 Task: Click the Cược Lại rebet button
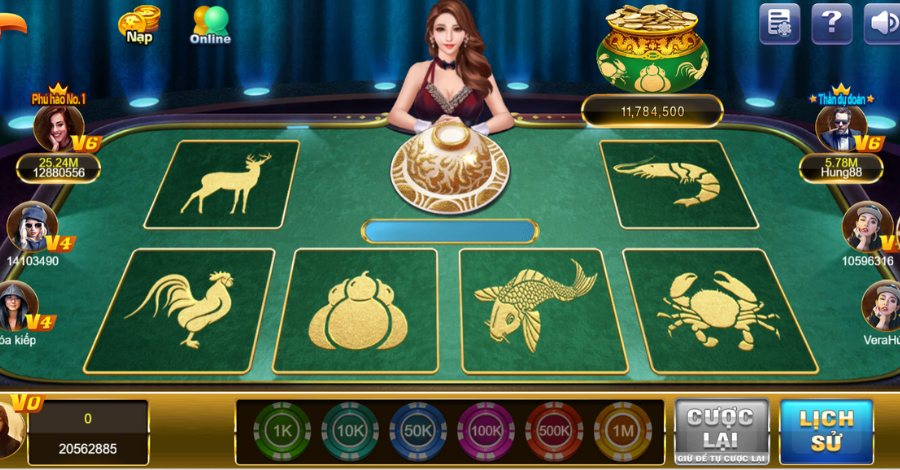pos(721,431)
